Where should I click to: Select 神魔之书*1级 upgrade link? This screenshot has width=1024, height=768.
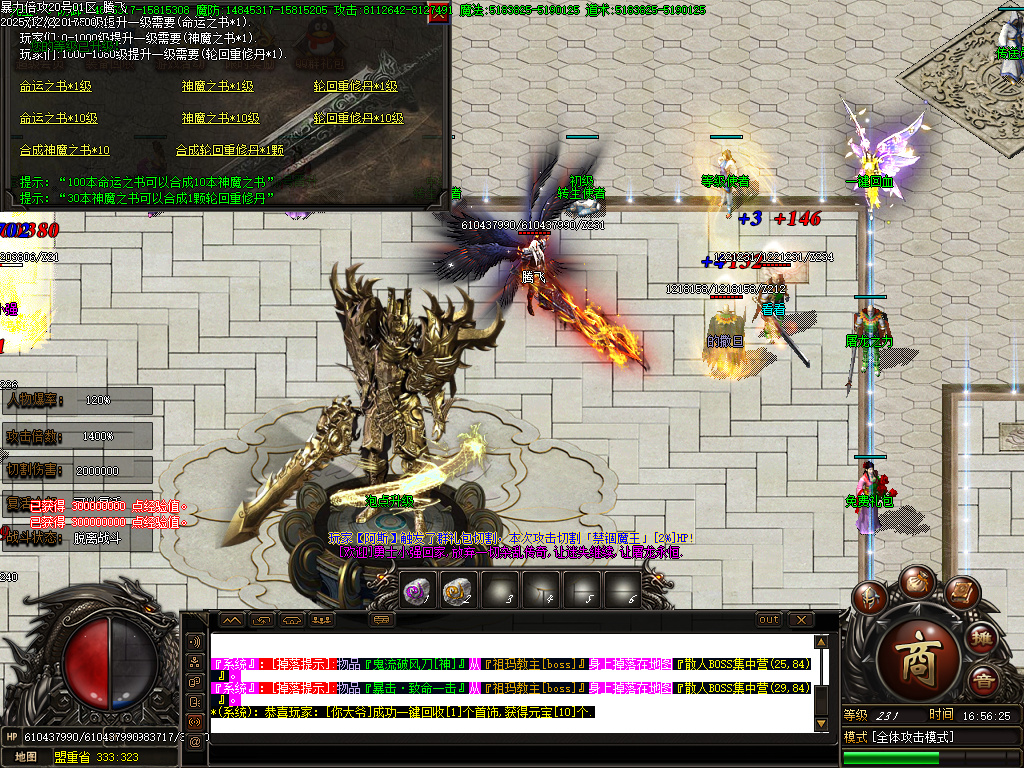(217, 87)
